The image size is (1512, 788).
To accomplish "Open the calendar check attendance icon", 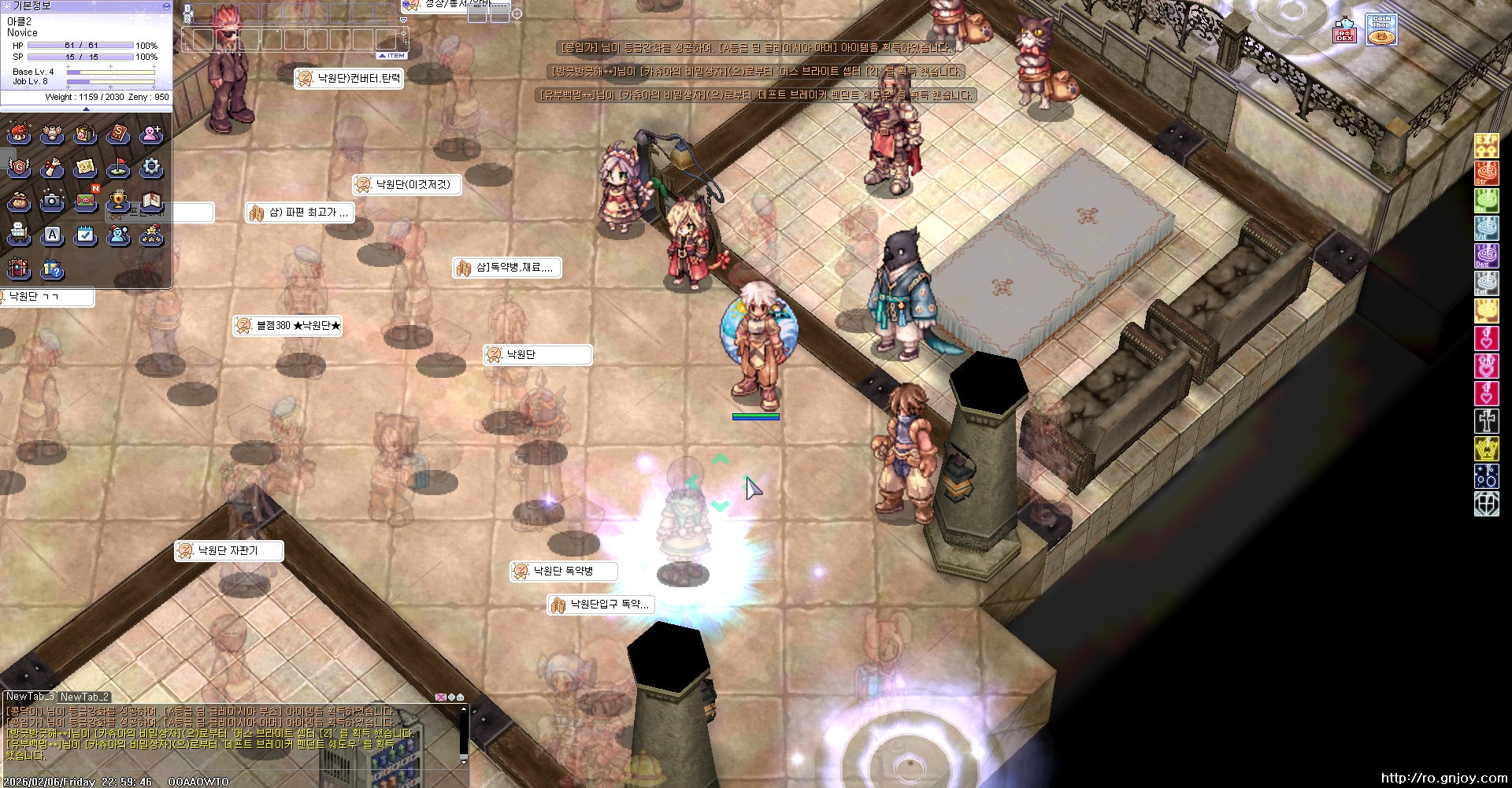I will pyautogui.click(x=85, y=235).
